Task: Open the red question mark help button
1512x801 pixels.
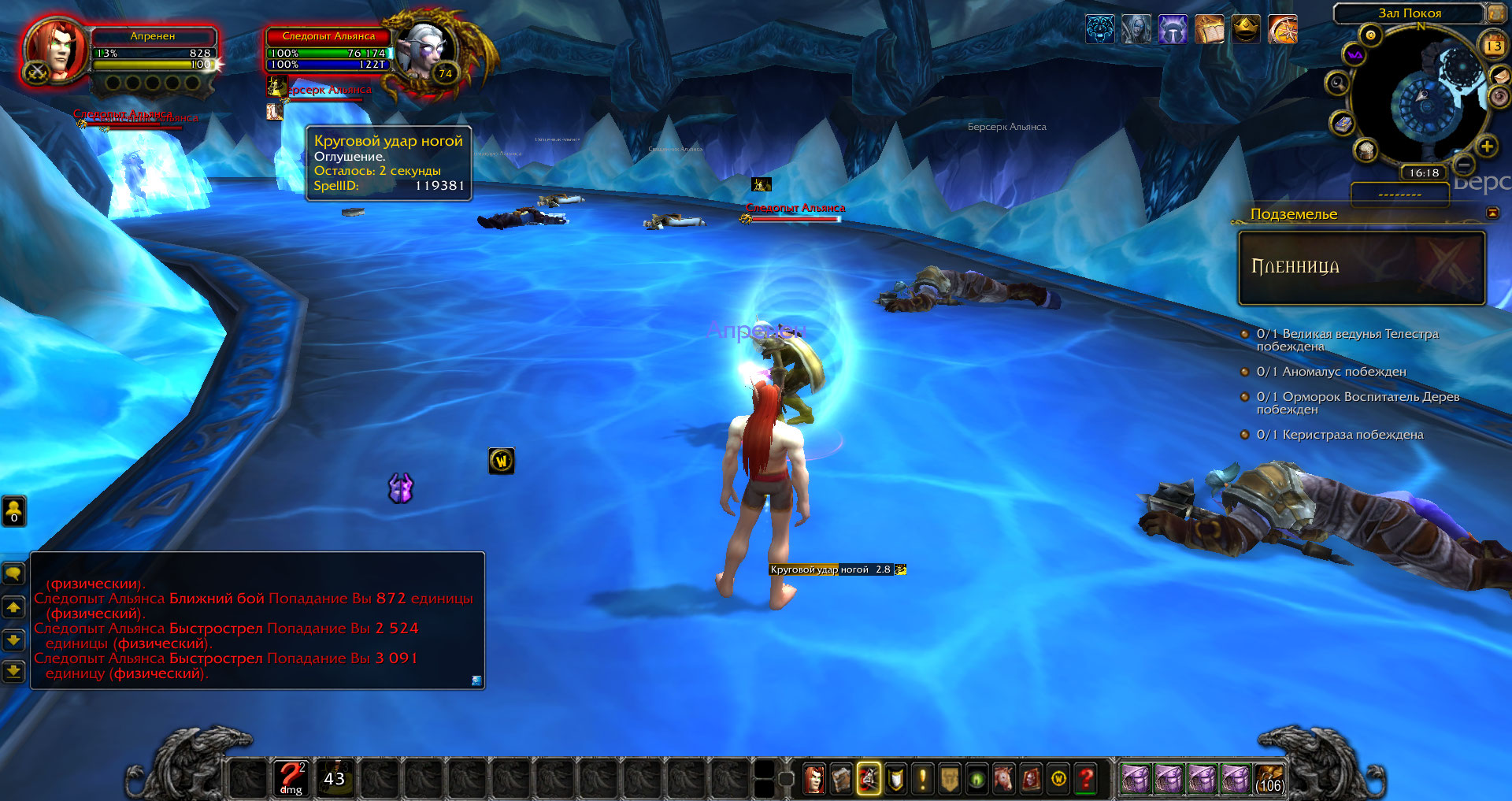Action: pyautogui.click(x=1087, y=779)
